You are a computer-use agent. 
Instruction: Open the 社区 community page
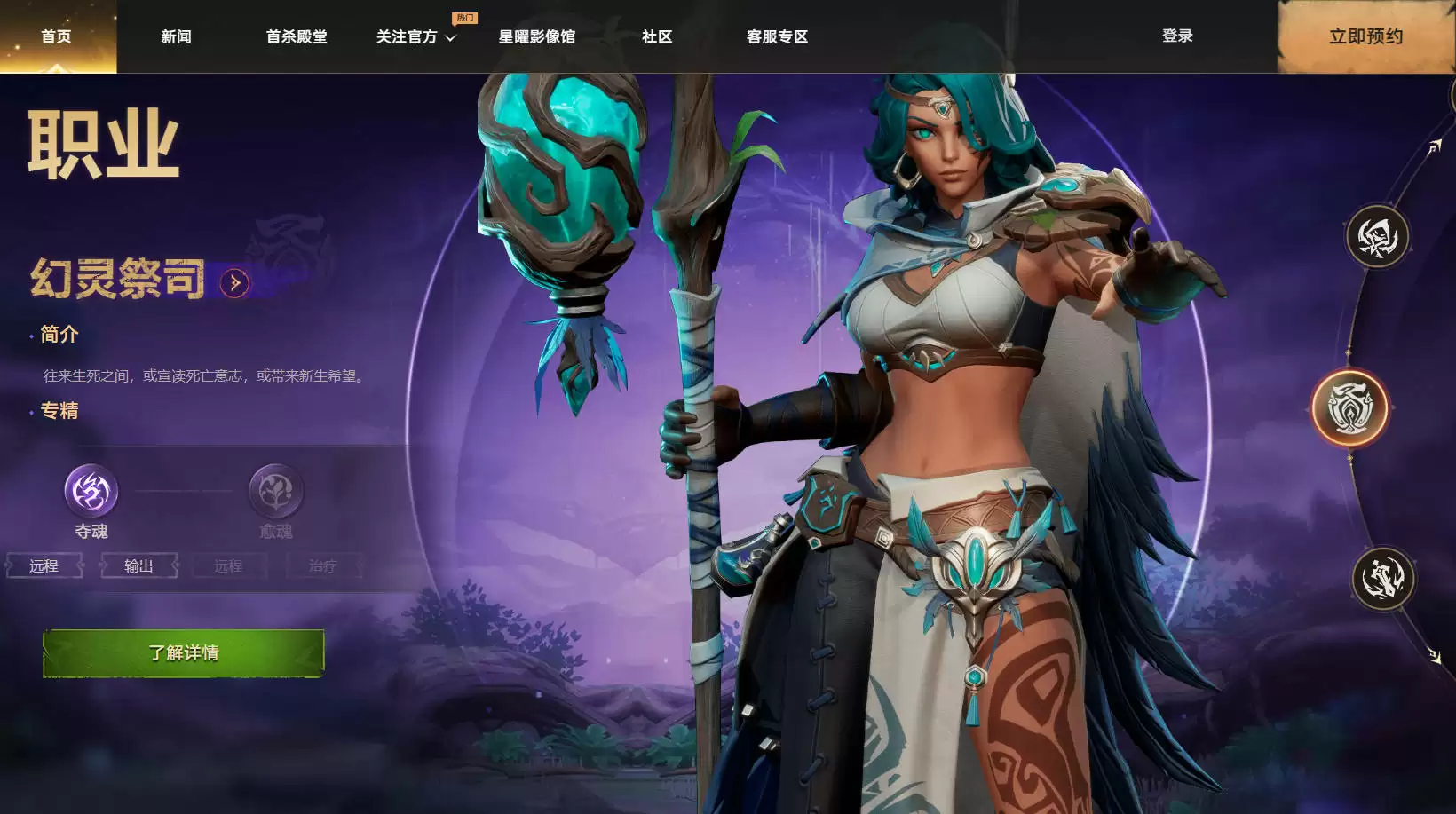(x=657, y=36)
